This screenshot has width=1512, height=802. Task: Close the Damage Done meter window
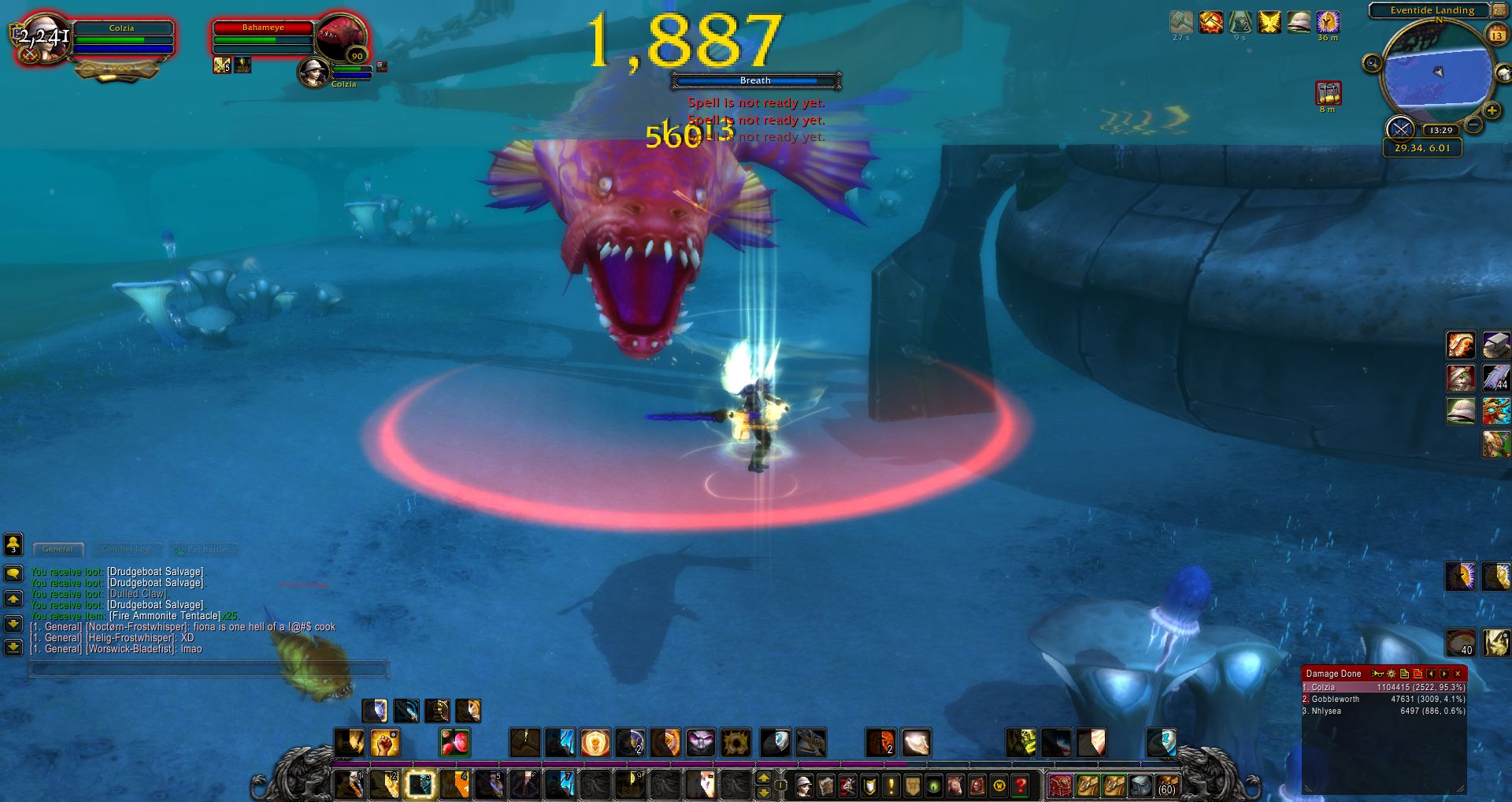coord(1458,674)
